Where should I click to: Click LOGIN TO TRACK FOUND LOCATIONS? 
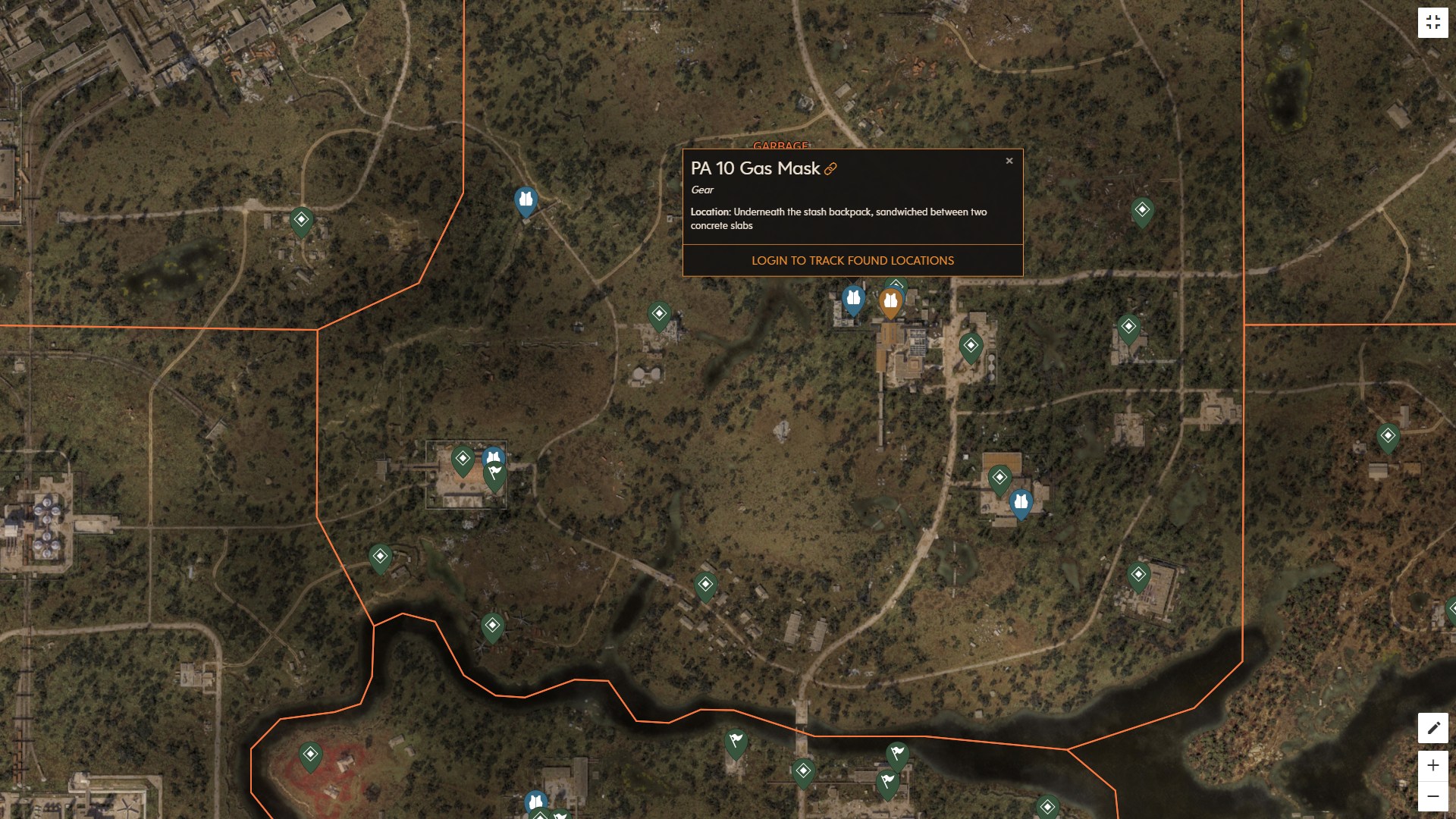pyautogui.click(x=852, y=260)
